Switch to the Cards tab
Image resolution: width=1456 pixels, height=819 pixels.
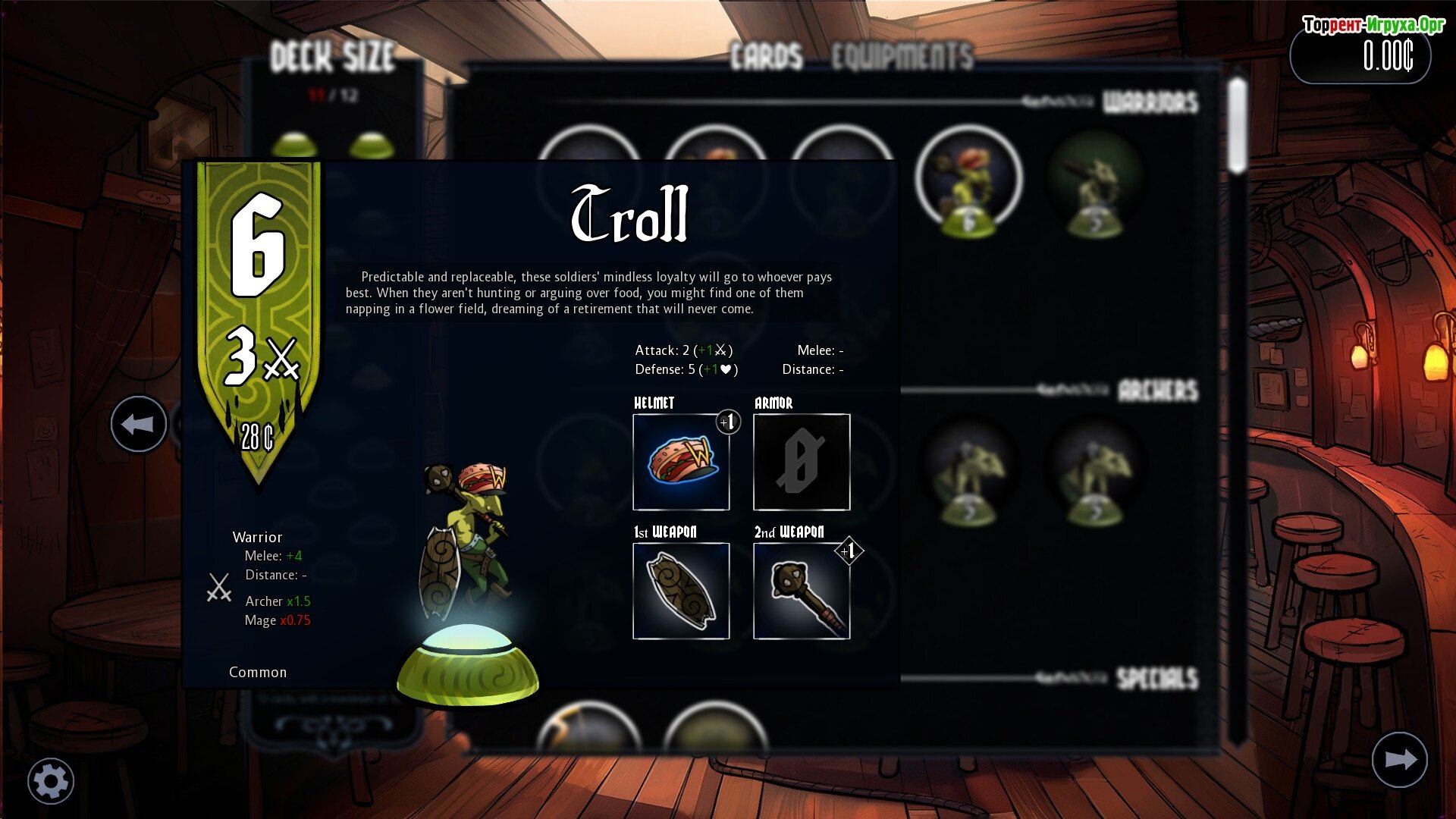pos(767,57)
